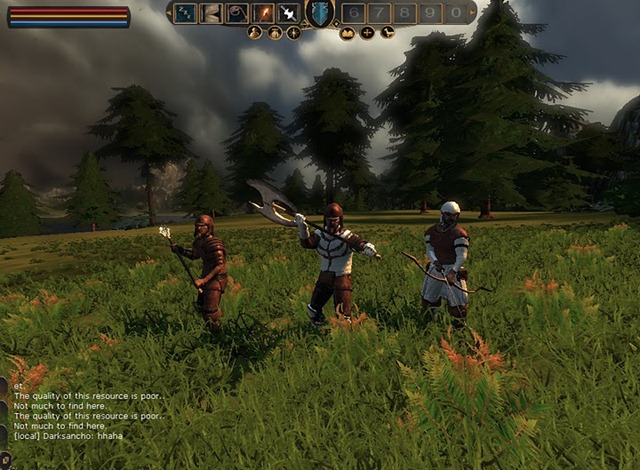Screen dimensions: 640x470
Task: Click the round compass star icon
Action: pos(293,33)
